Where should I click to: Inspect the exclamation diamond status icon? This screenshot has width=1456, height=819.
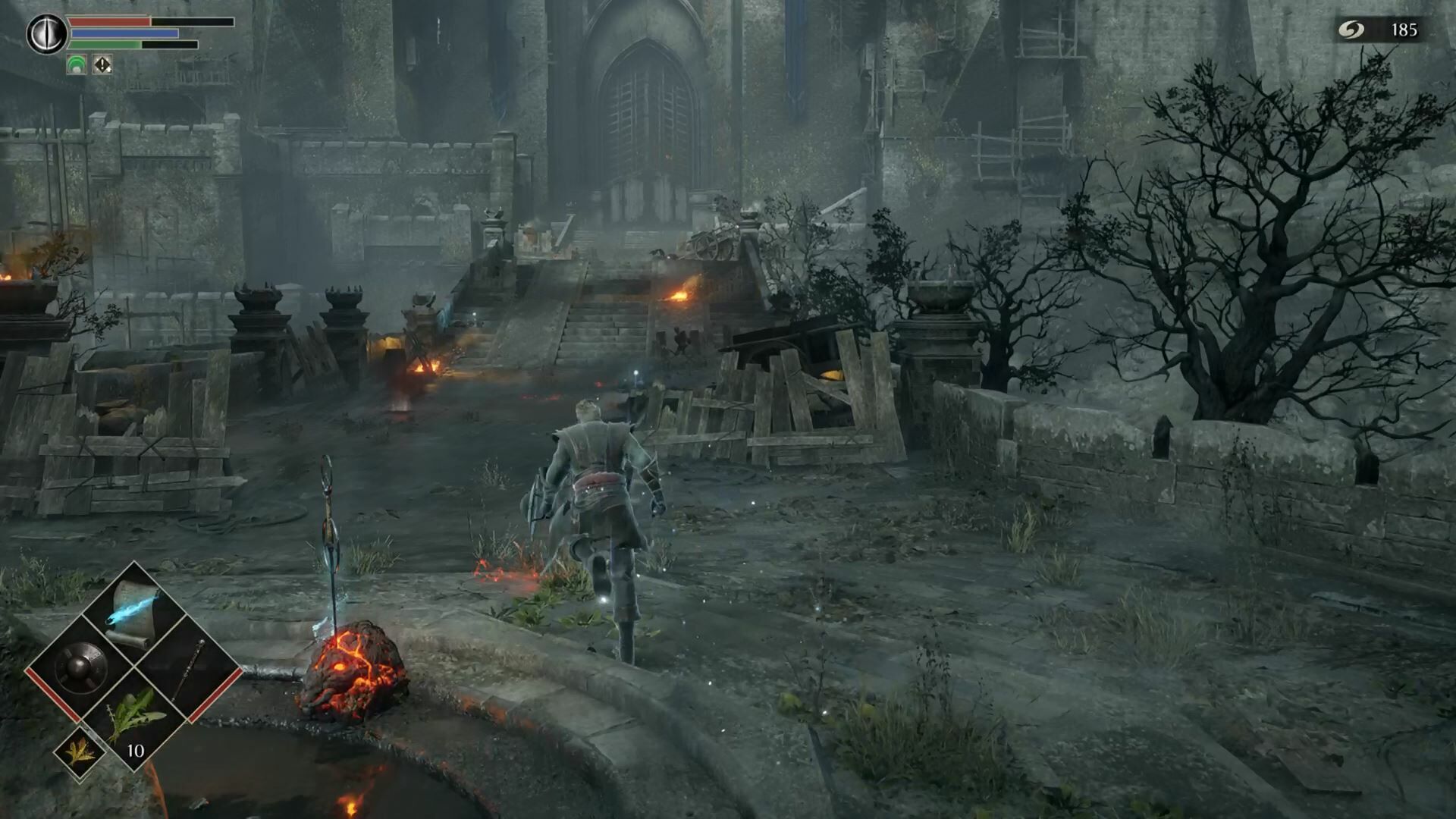pyautogui.click(x=102, y=65)
